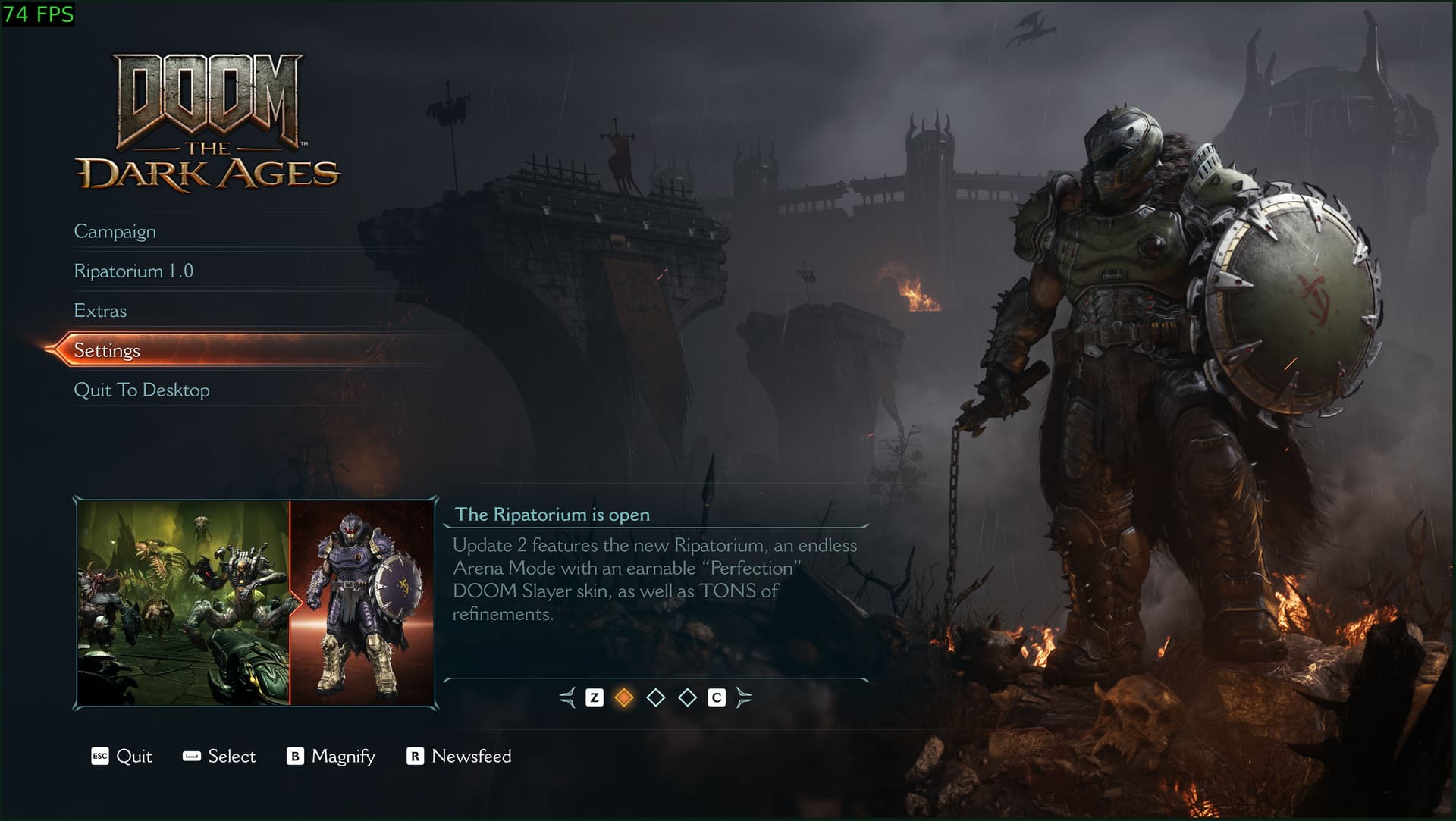Open the Campaign menu entry

point(115,231)
